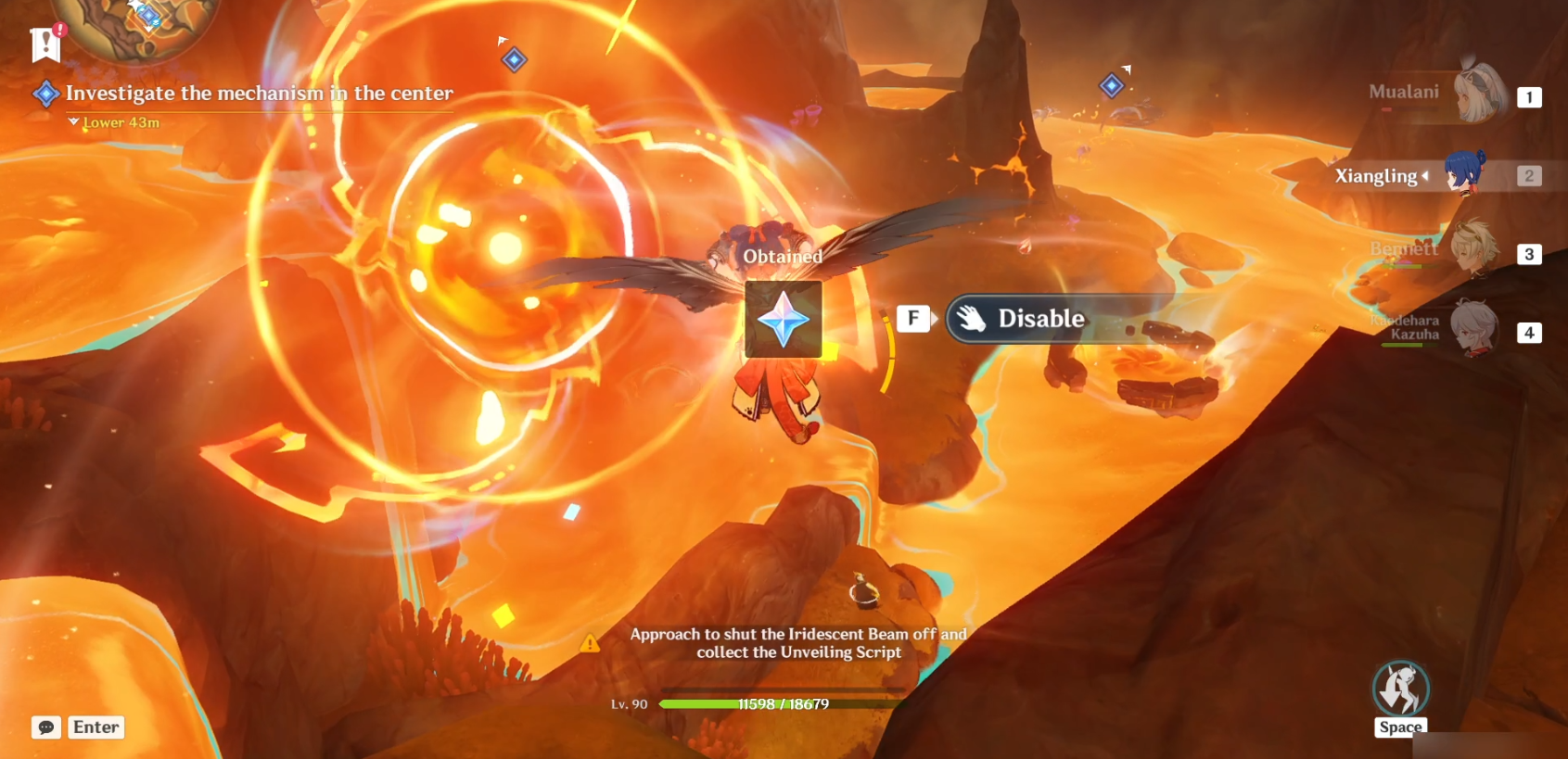Choose the Disable interaction option
The height and width of the screenshot is (759, 1568).
tap(1040, 319)
